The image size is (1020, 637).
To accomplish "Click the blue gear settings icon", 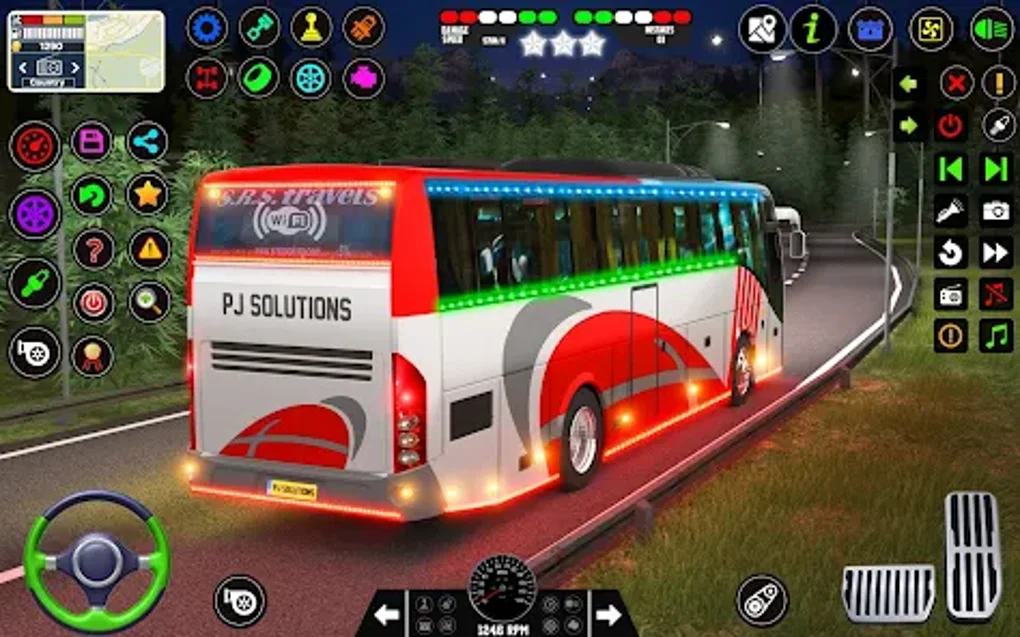I will 207,27.
